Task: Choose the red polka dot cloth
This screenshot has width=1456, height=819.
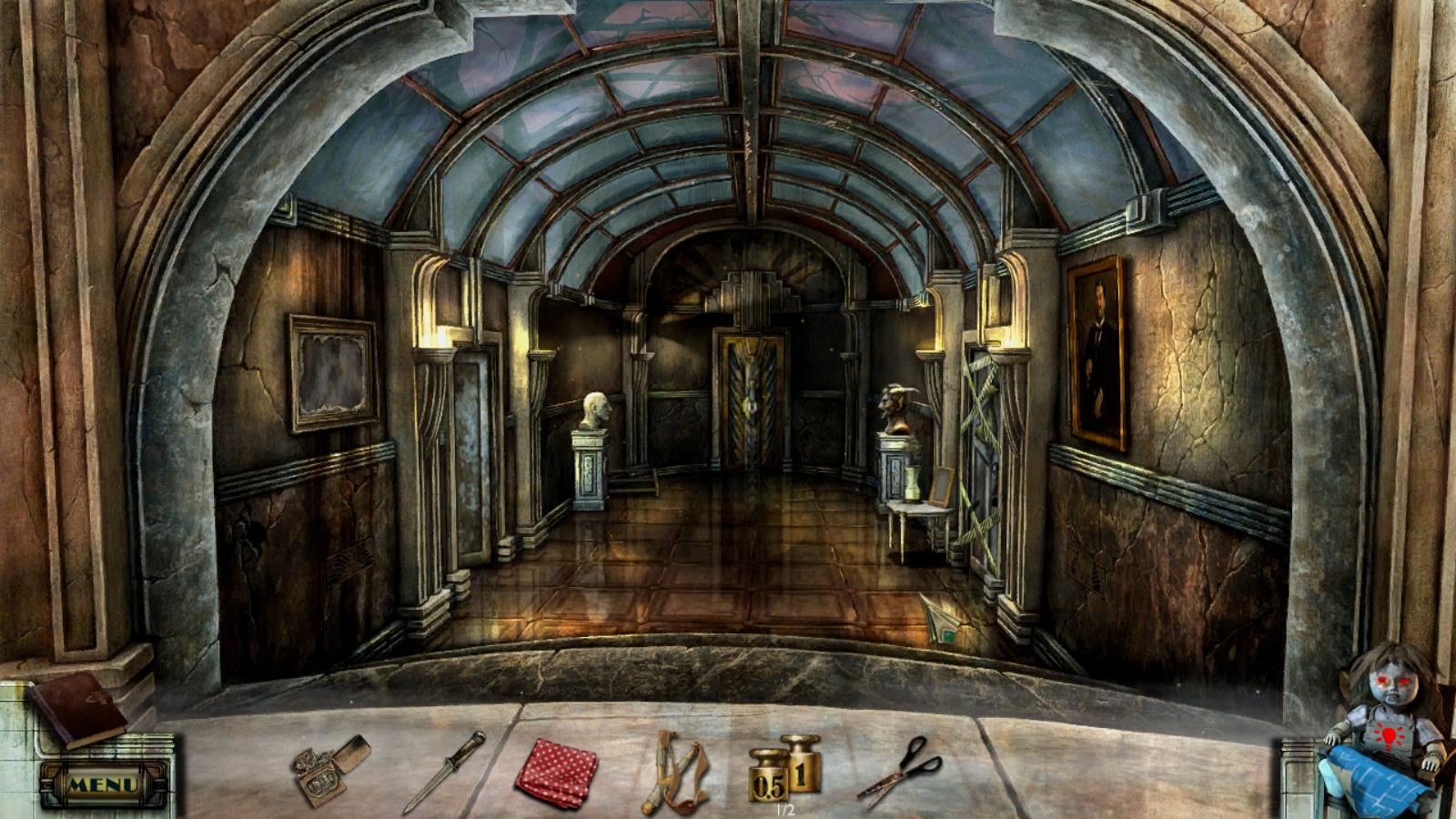Action: pos(556,772)
